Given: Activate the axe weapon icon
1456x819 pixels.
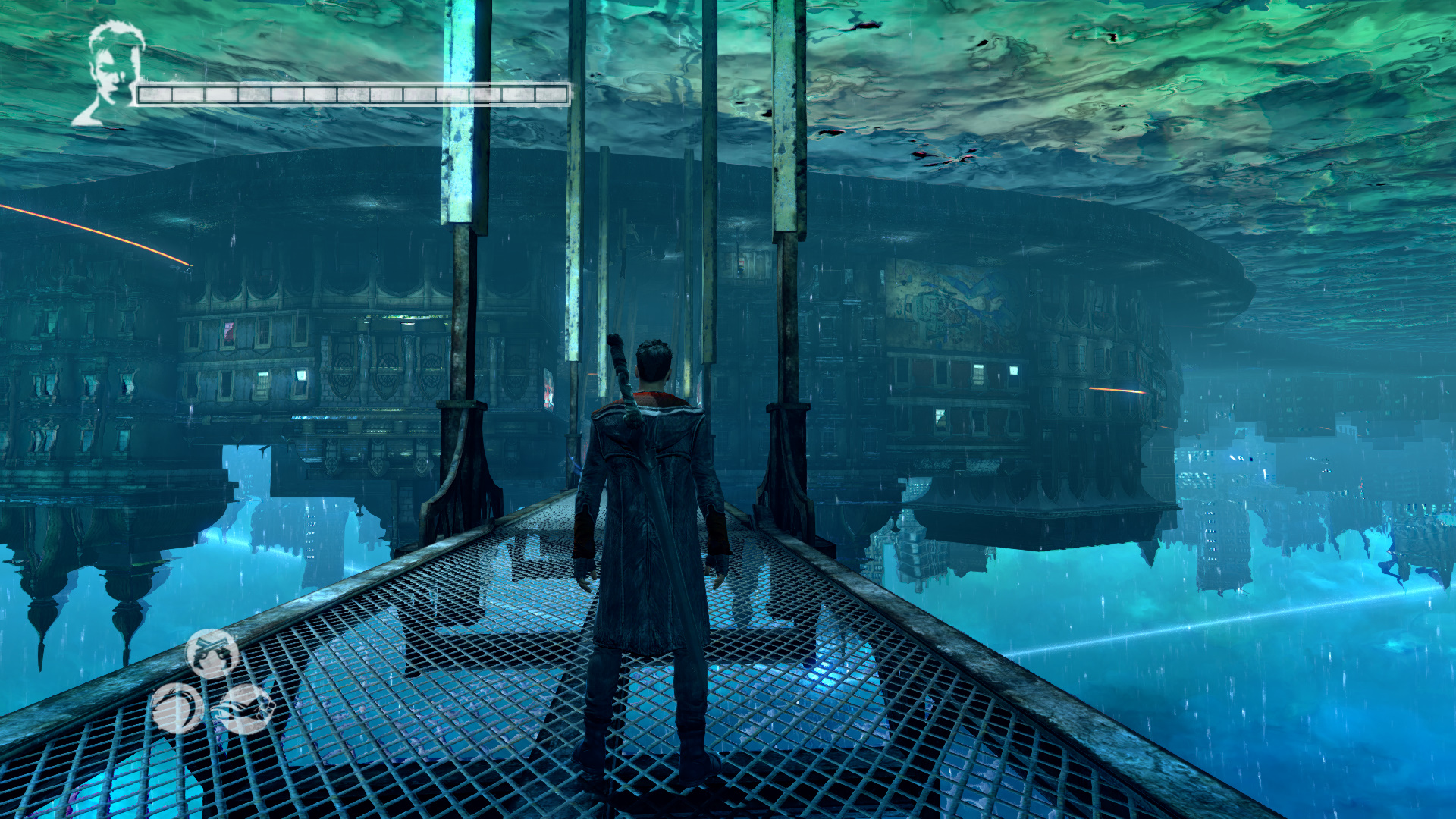Looking at the screenshot, I should coord(245,708).
